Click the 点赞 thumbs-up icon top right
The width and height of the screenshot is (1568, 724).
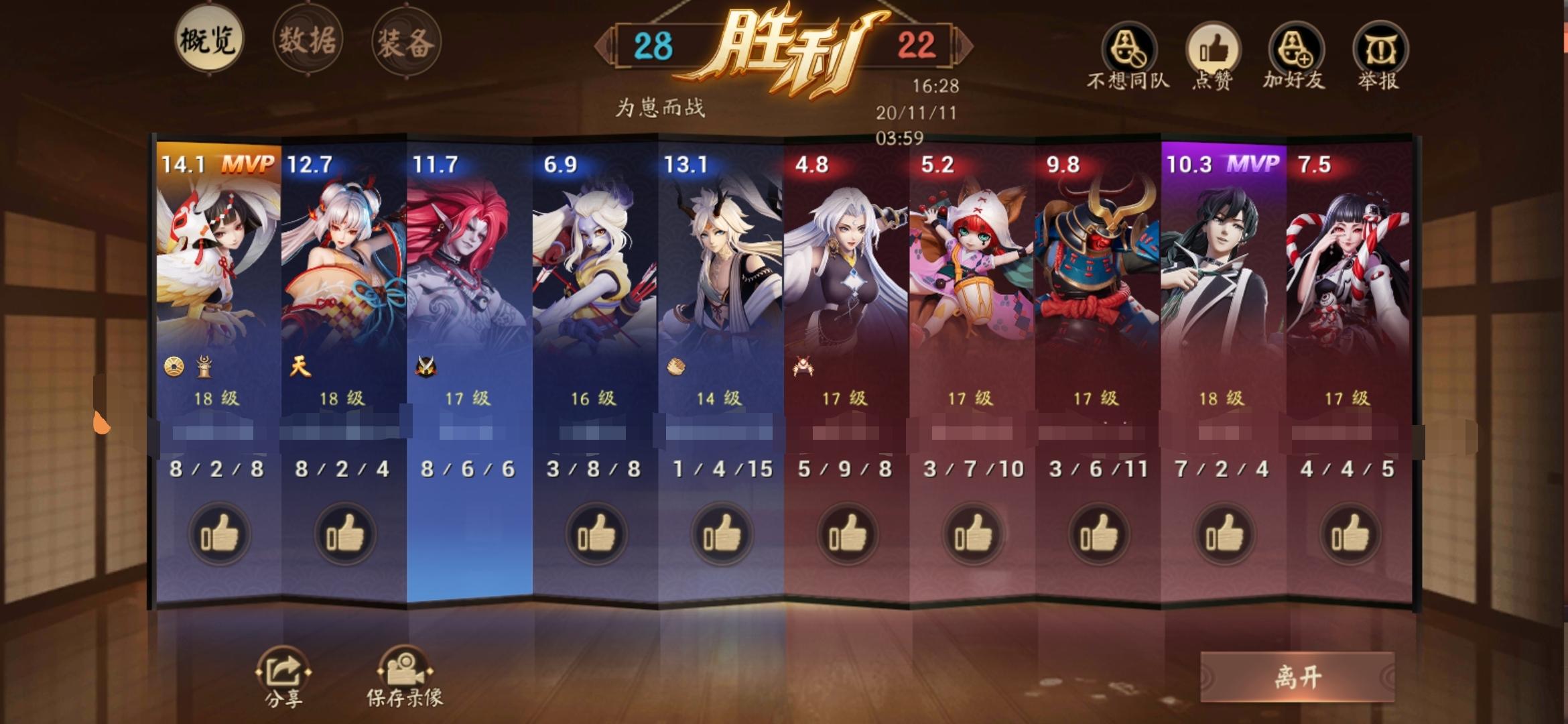coord(1213,47)
